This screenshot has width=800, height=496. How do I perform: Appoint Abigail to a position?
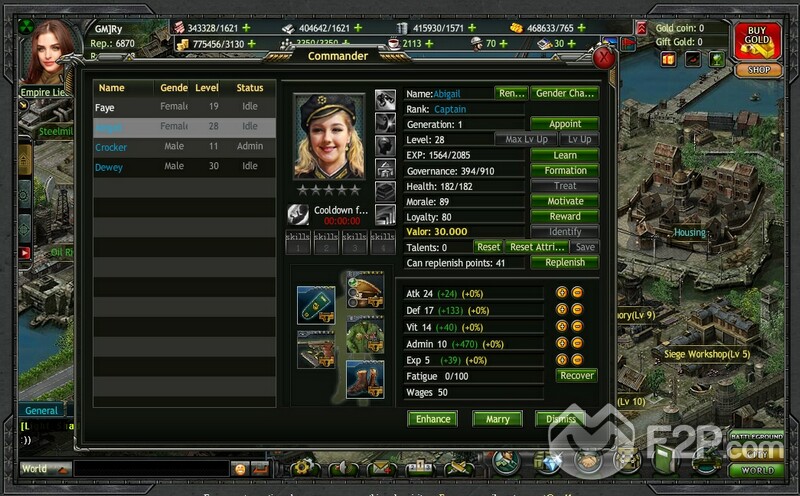[x=564, y=124]
